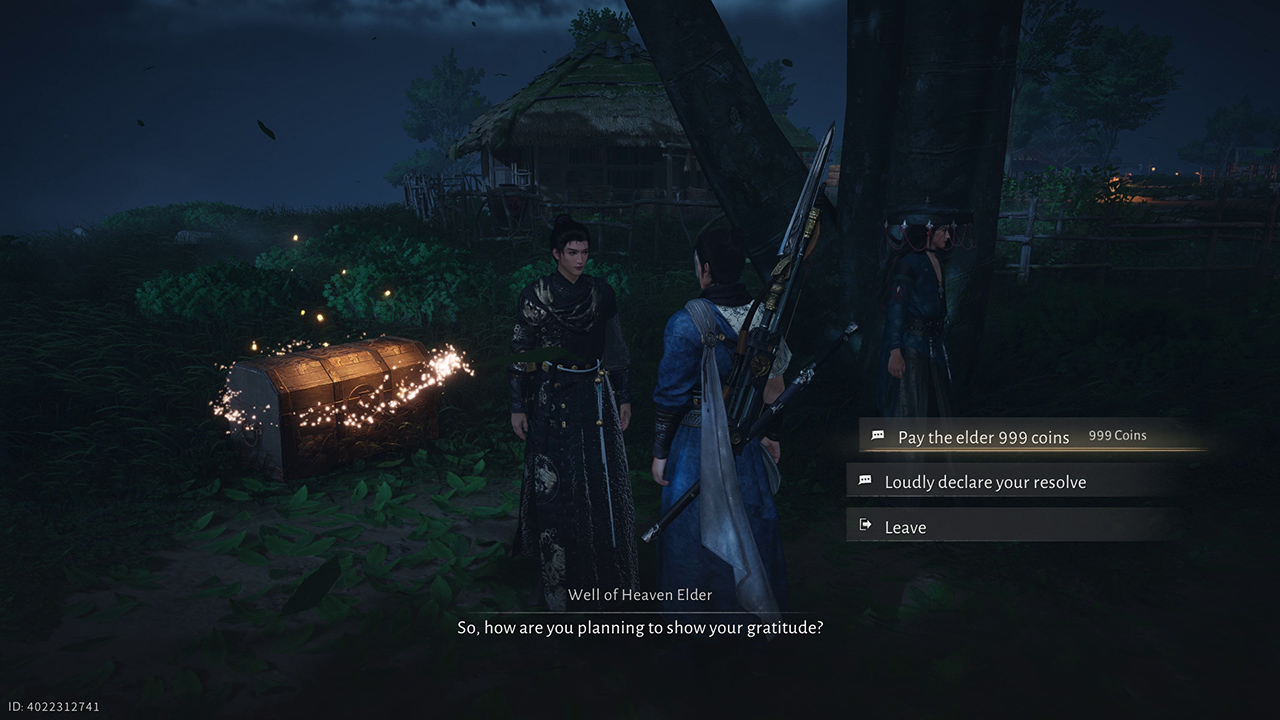Pick the "Leave" dialogue option

click(905, 527)
